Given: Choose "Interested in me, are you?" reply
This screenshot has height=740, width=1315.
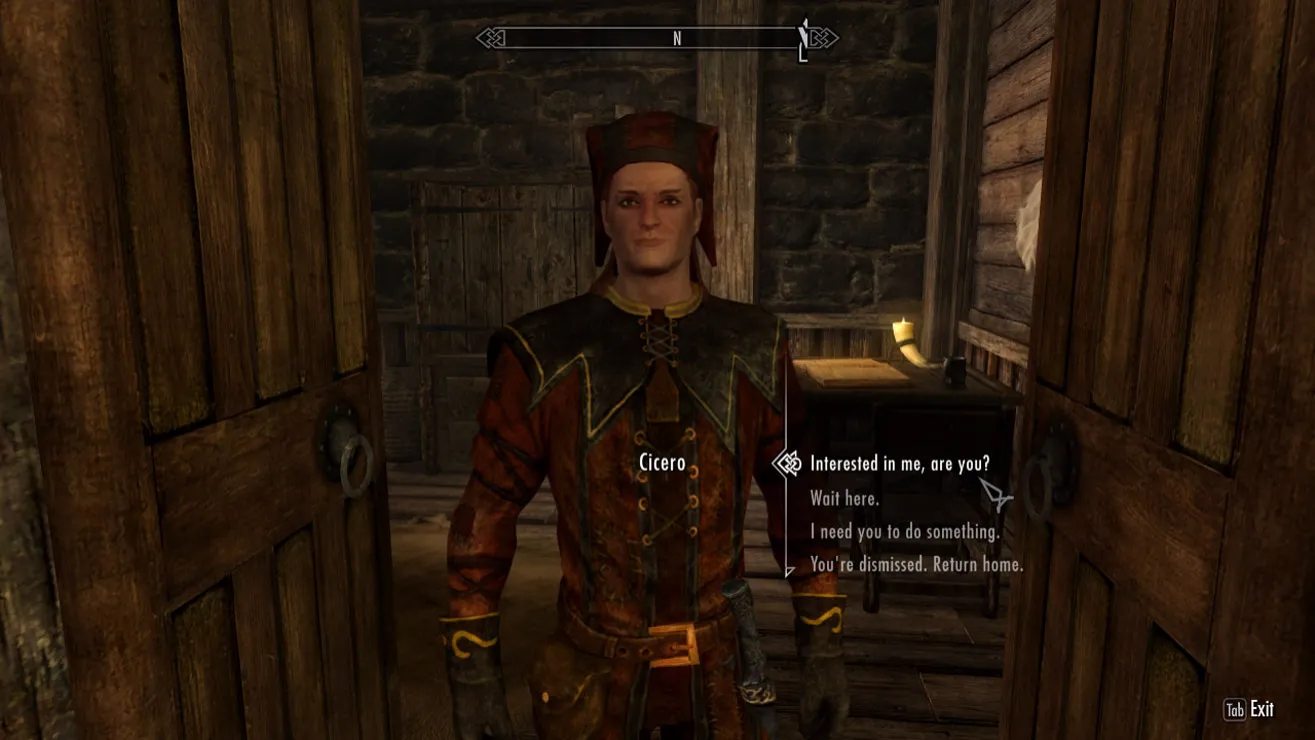Looking at the screenshot, I should pos(899,464).
